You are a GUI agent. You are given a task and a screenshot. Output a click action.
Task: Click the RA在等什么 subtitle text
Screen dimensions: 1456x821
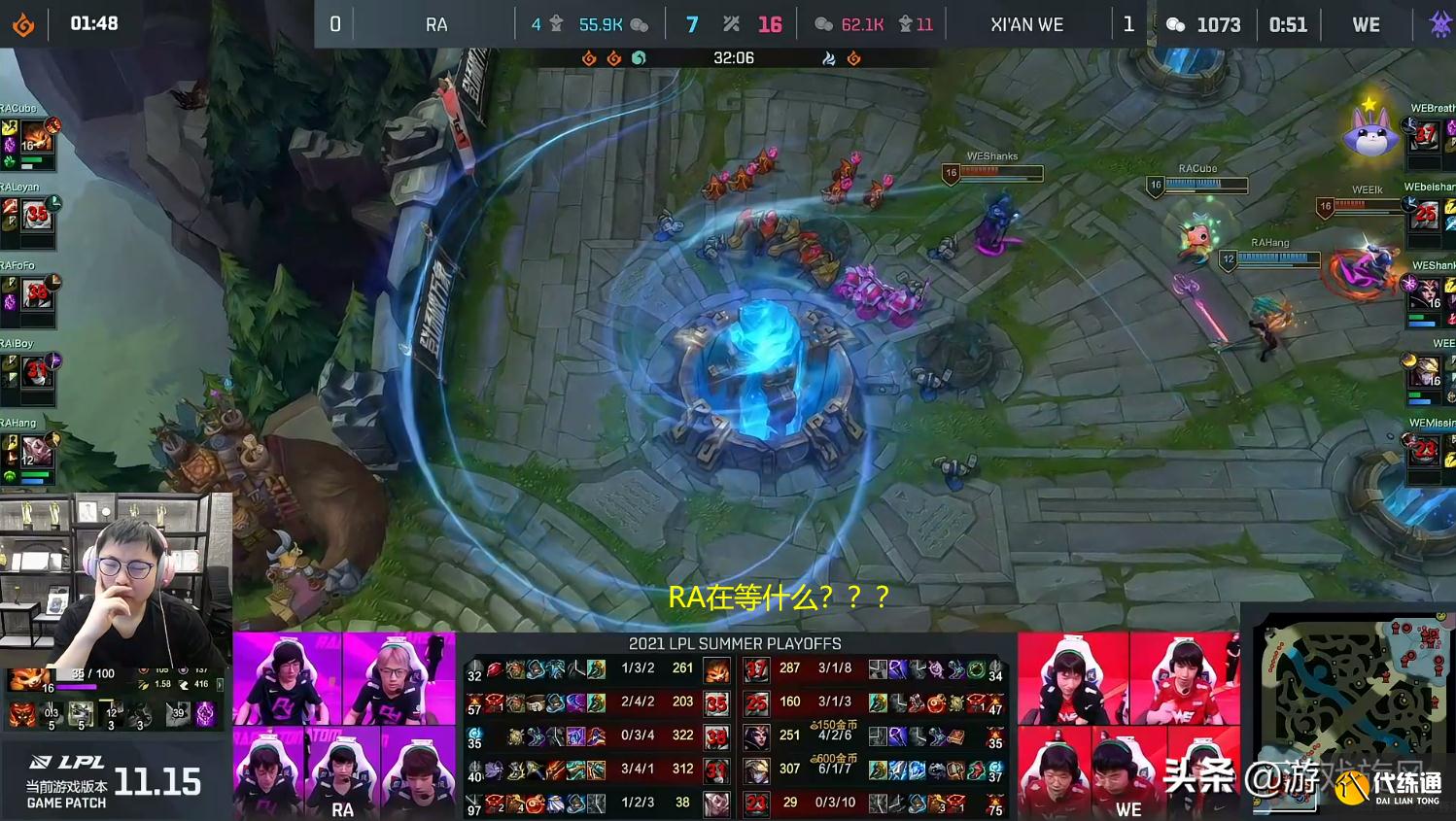778,599
